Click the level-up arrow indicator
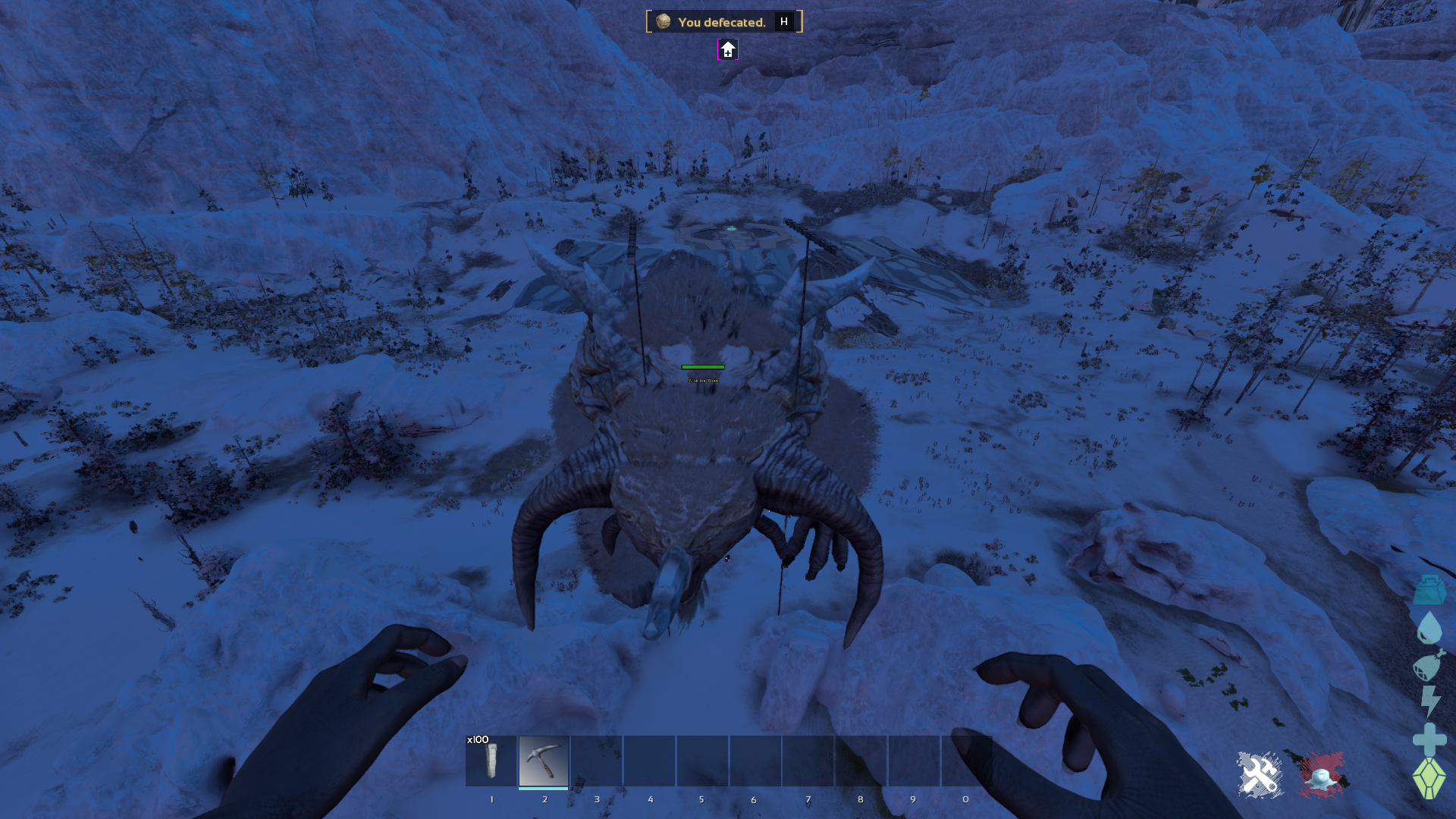1456x819 pixels. tap(727, 50)
